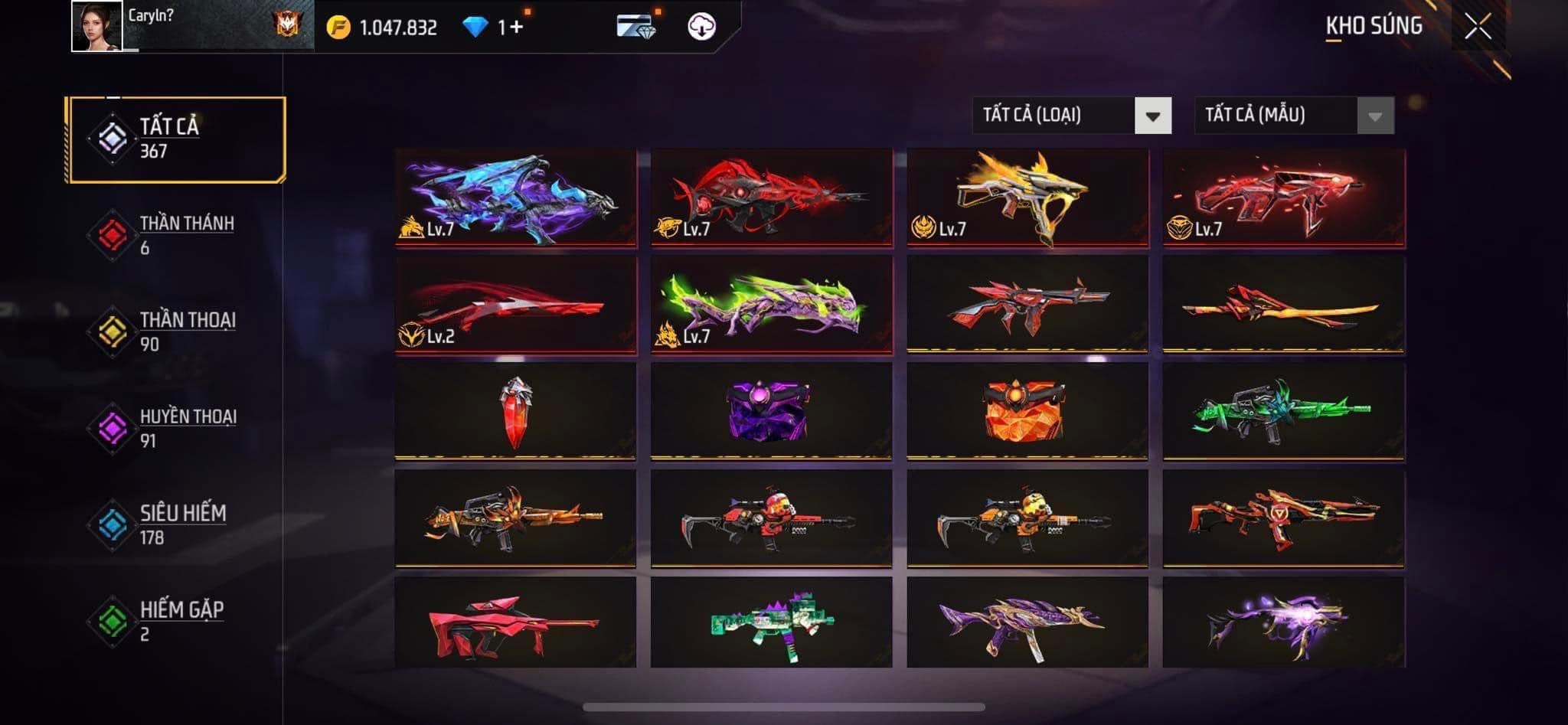Tap the Caryln? player avatar
The height and width of the screenshot is (725, 1568).
click(x=96, y=26)
